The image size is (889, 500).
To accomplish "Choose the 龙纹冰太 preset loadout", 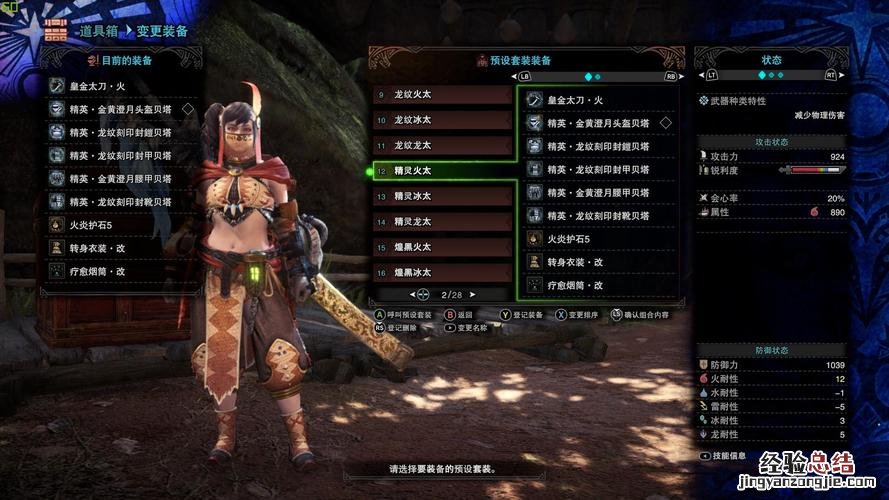I will (x=442, y=120).
